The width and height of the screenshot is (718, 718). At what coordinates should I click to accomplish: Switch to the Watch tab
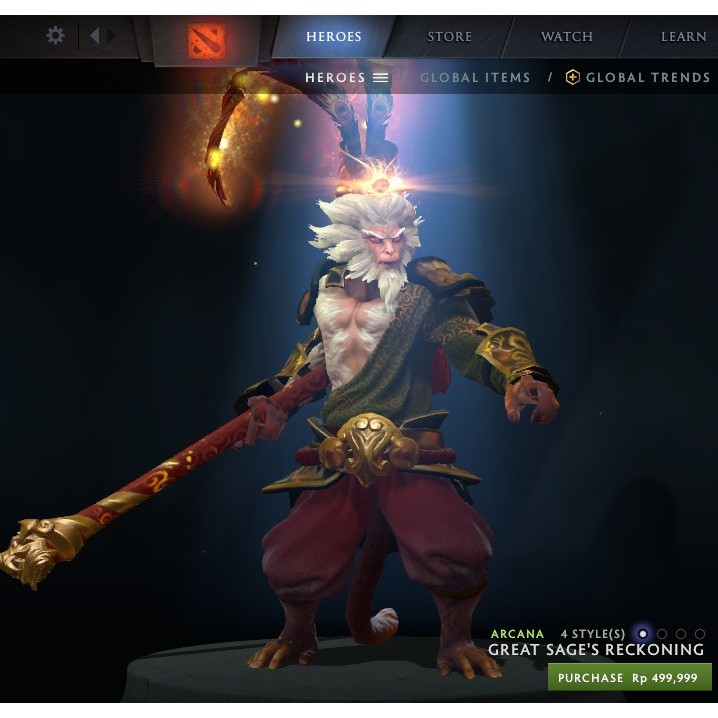(x=566, y=37)
